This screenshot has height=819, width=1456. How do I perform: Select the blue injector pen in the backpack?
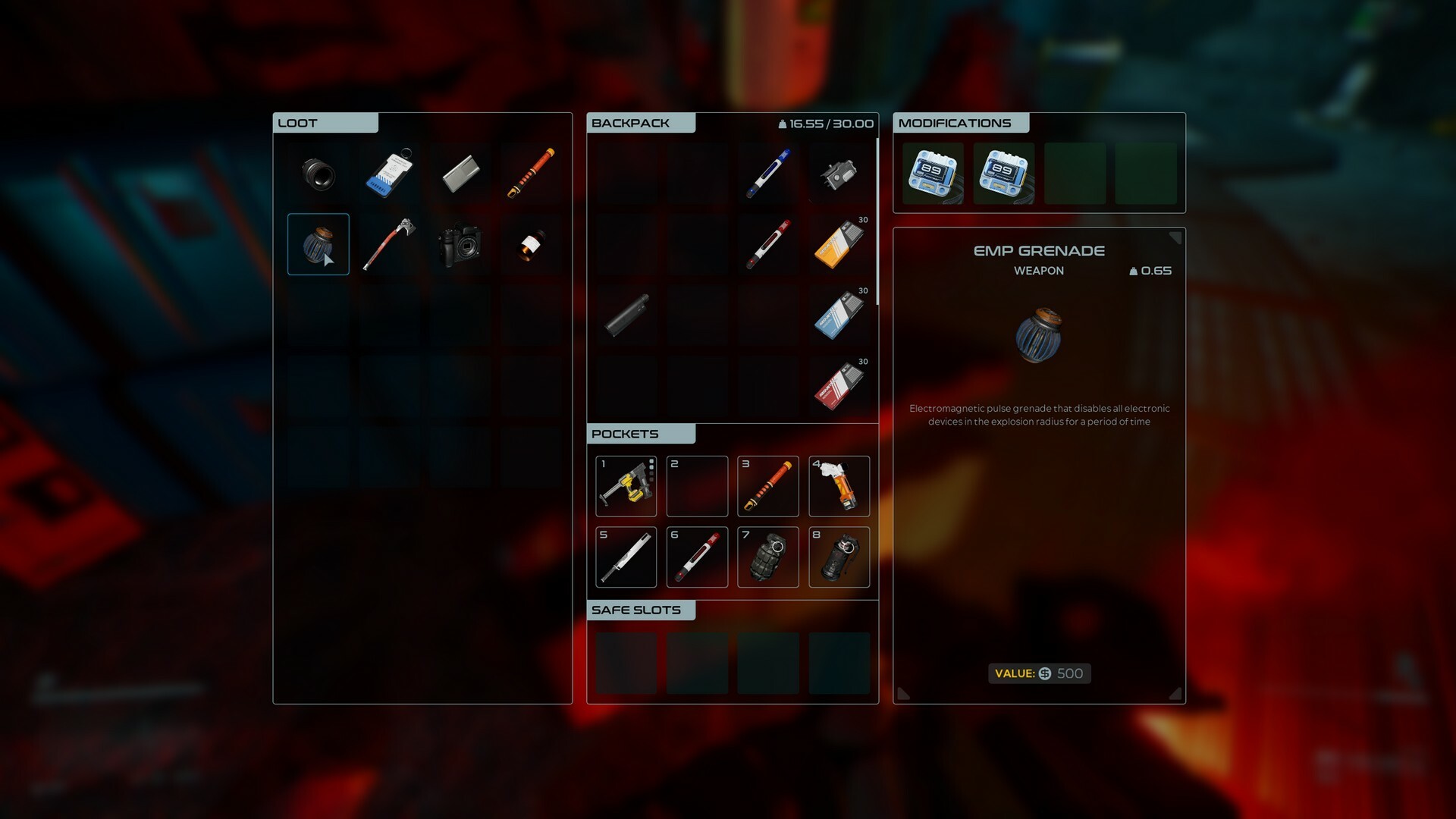(x=768, y=173)
